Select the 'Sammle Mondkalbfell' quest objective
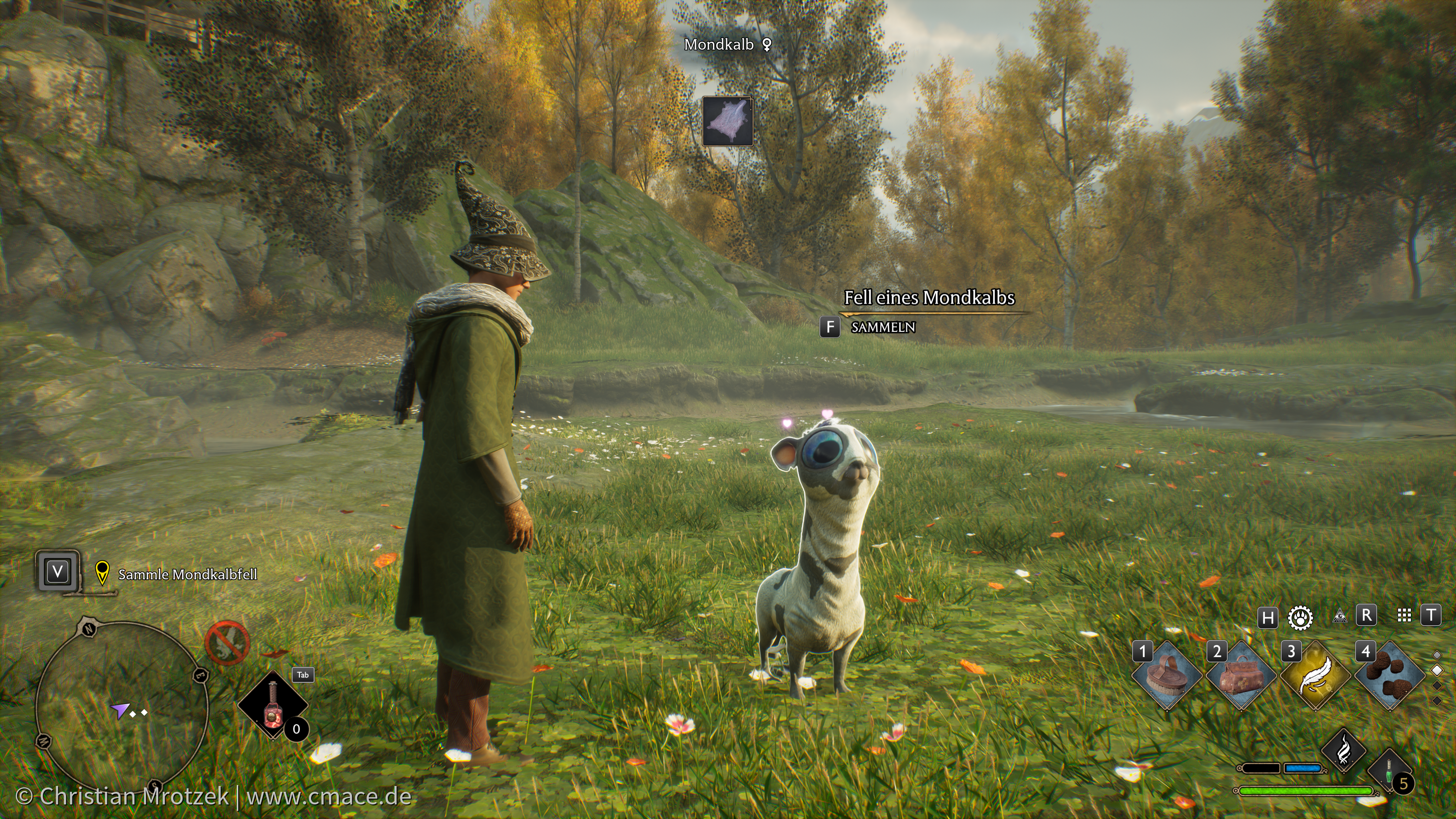The height and width of the screenshot is (819, 1456). [x=187, y=575]
